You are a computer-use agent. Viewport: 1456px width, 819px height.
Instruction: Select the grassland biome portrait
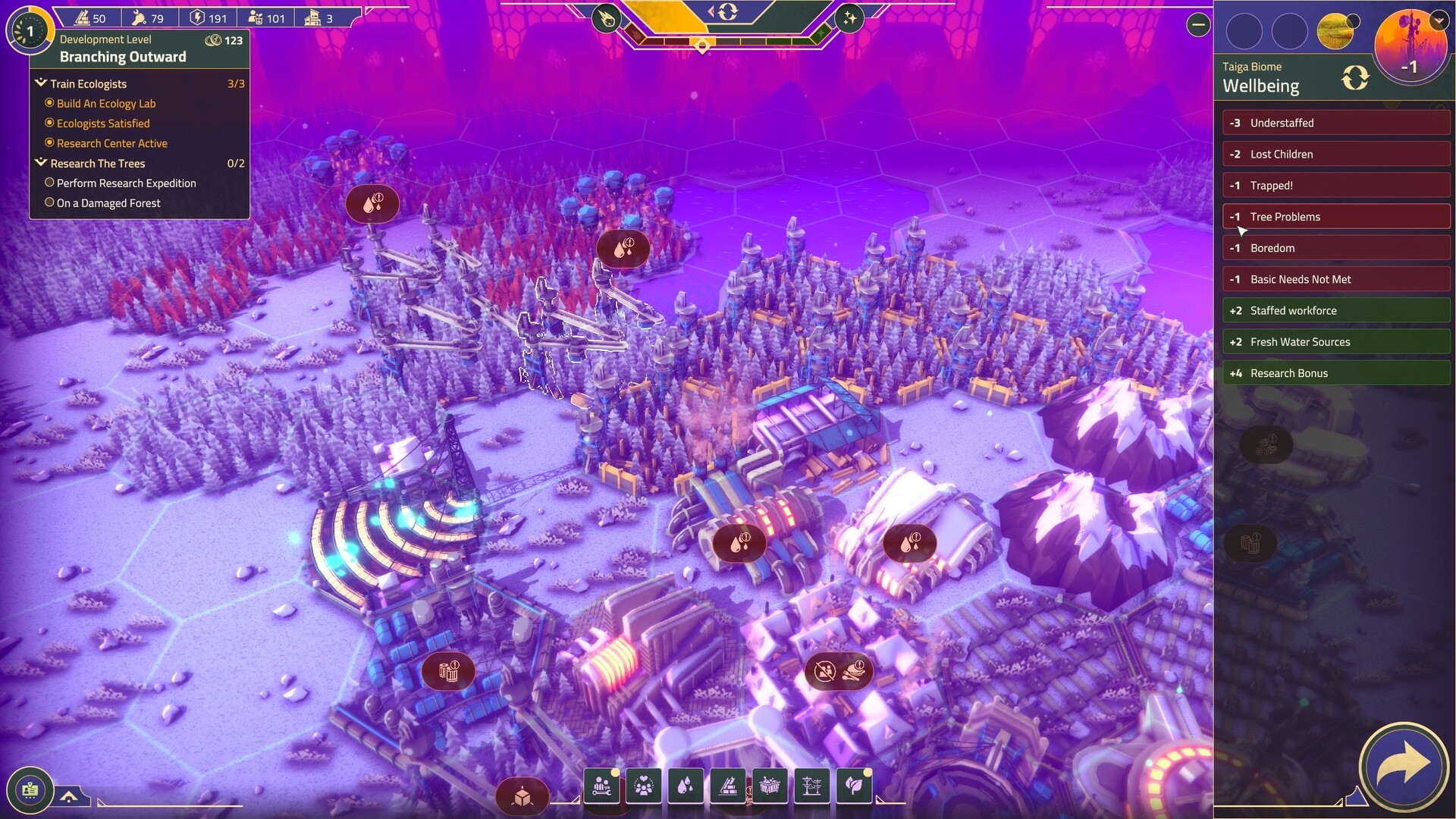click(1336, 32)
